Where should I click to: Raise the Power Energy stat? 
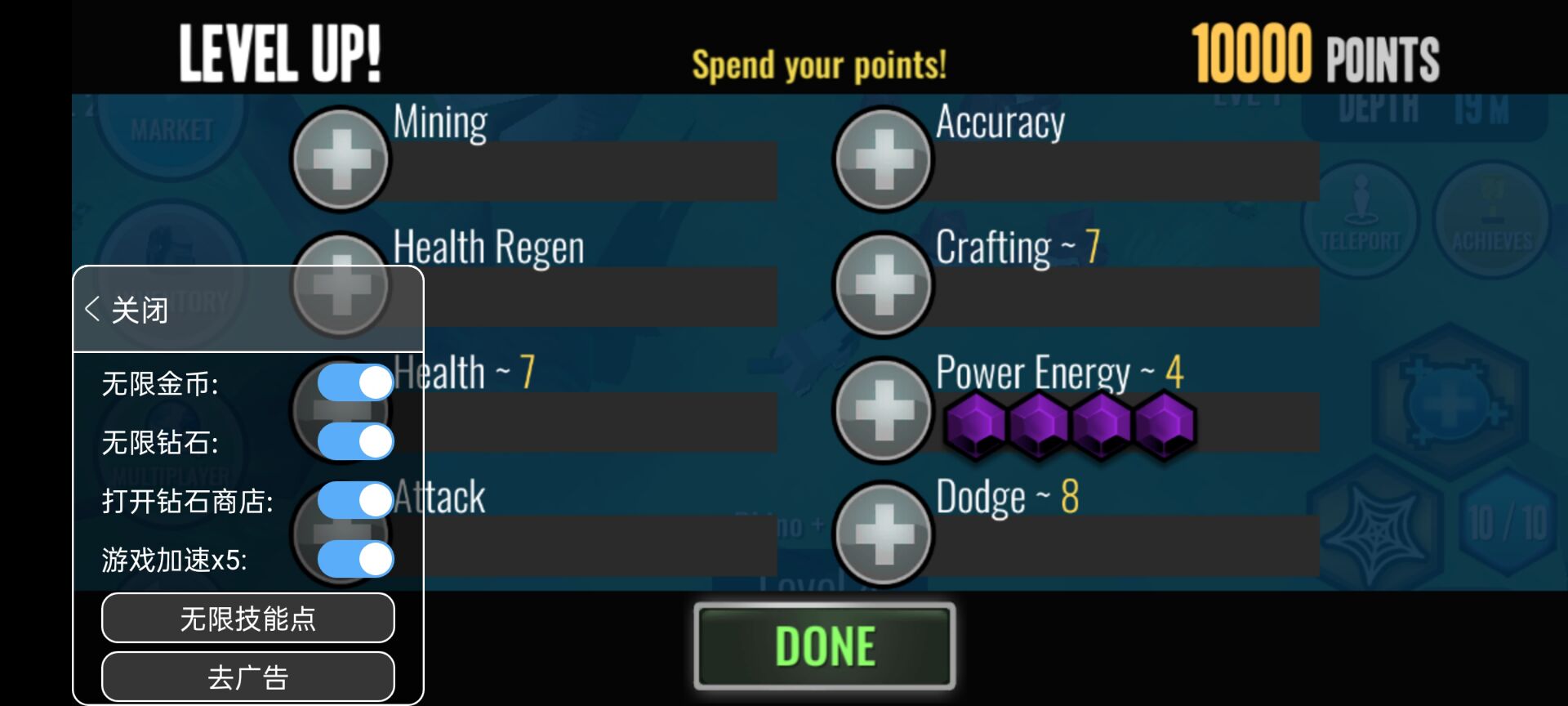[x=883, y=409]
